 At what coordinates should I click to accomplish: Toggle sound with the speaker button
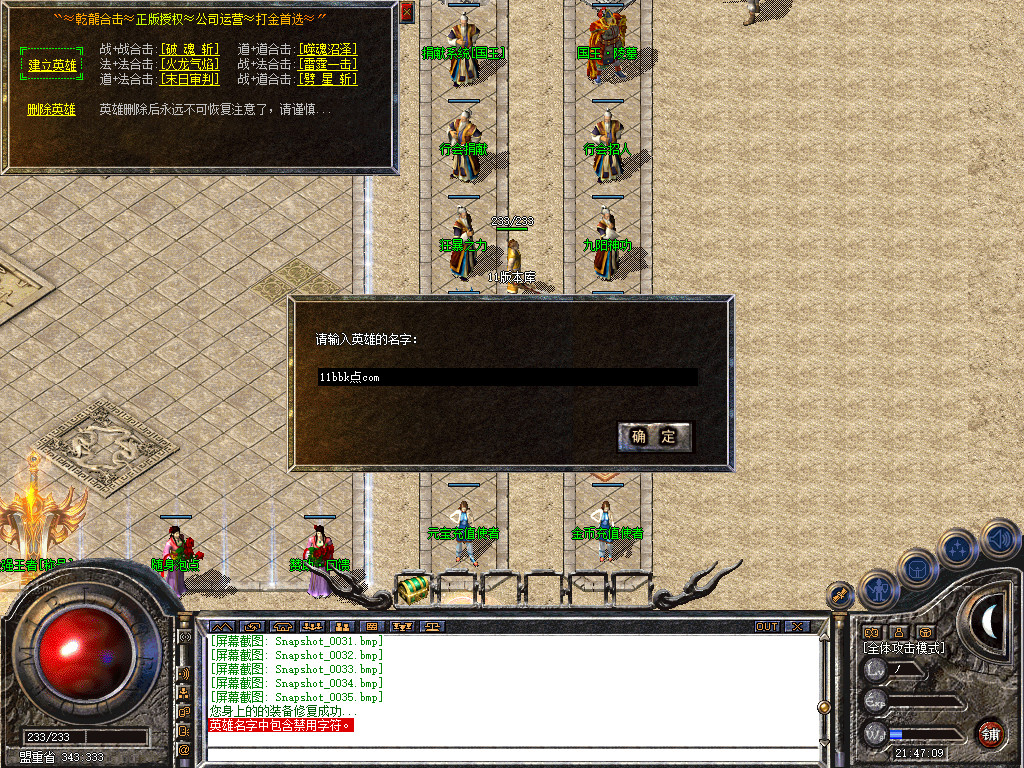click(x=999, y=538)
